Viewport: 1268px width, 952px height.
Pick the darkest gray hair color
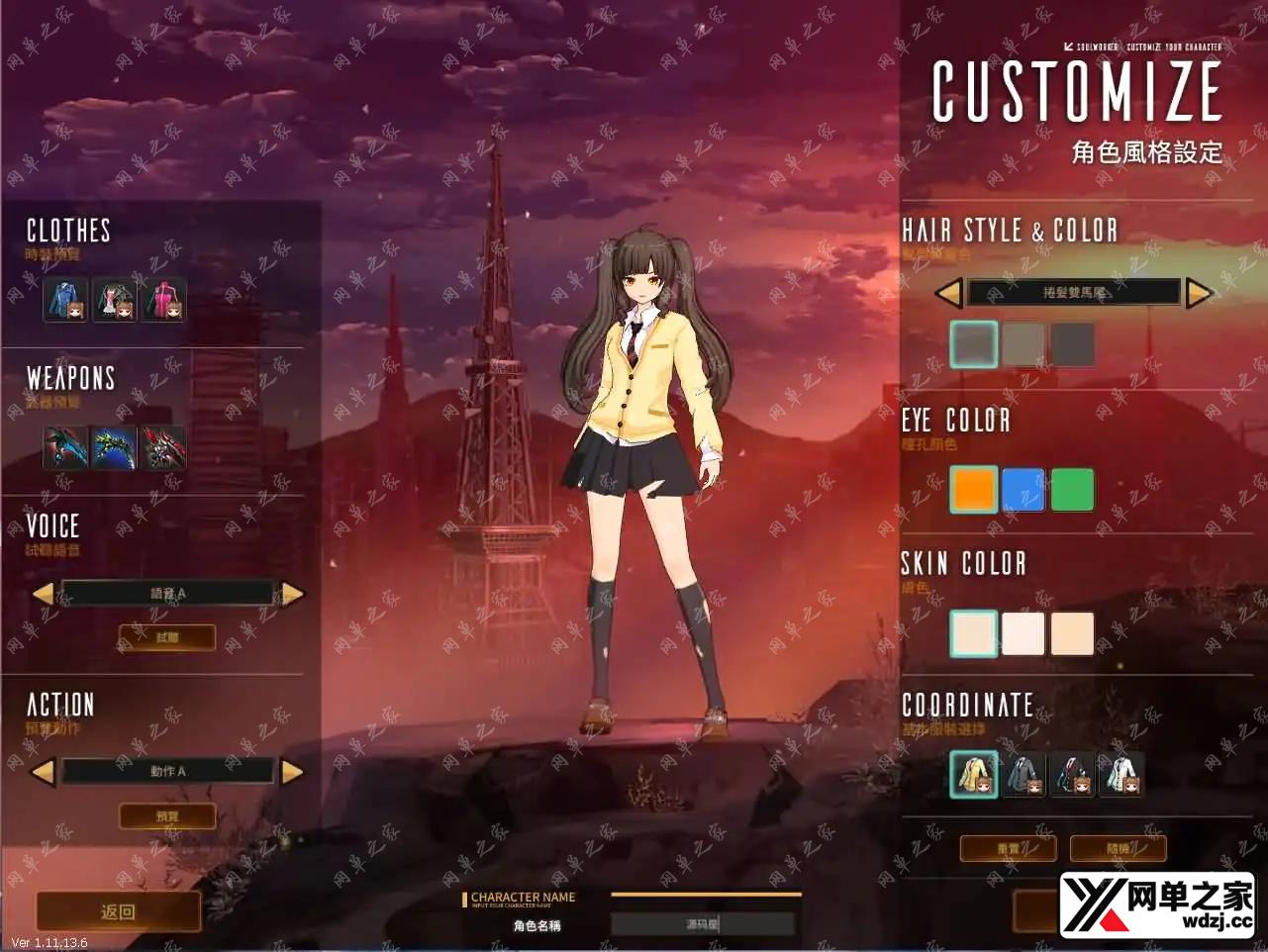[1072, 344]
